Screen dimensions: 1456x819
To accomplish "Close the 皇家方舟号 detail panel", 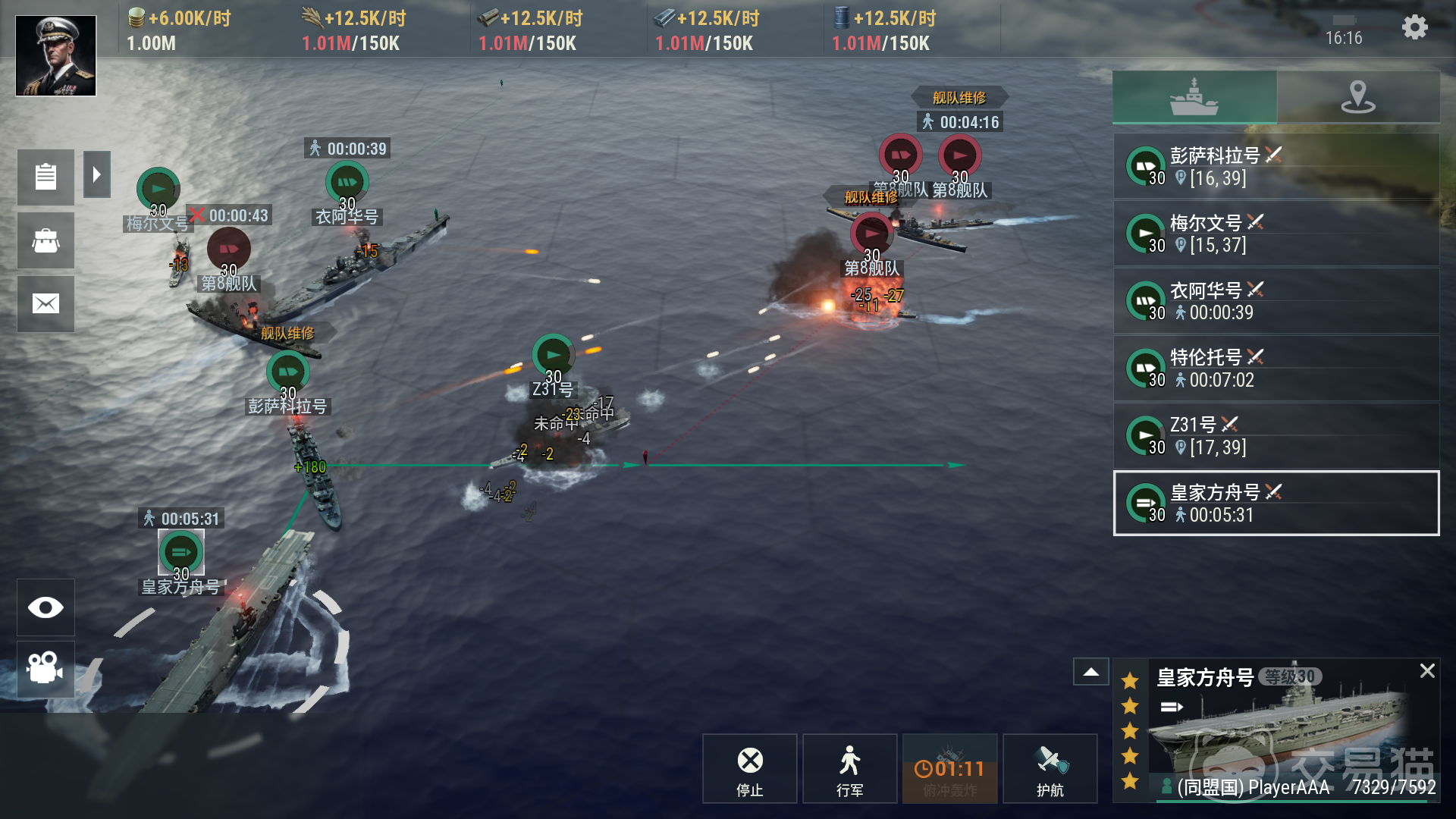I will (1427, 670).
